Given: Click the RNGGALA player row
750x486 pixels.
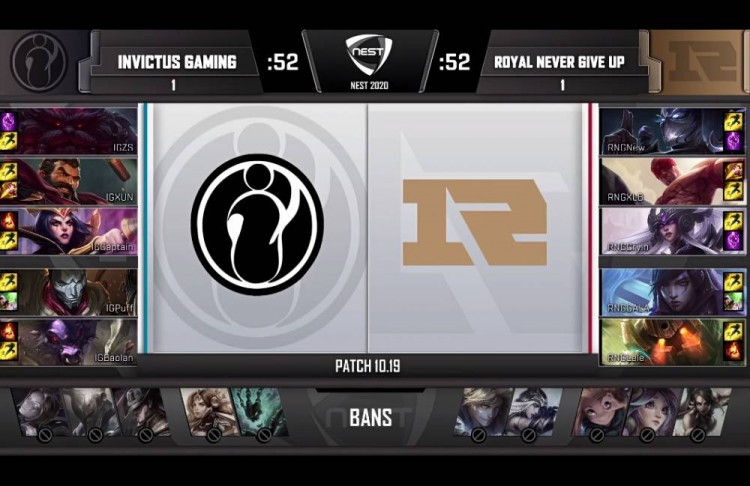Looking at the screenshot, I should coord(660,291).
